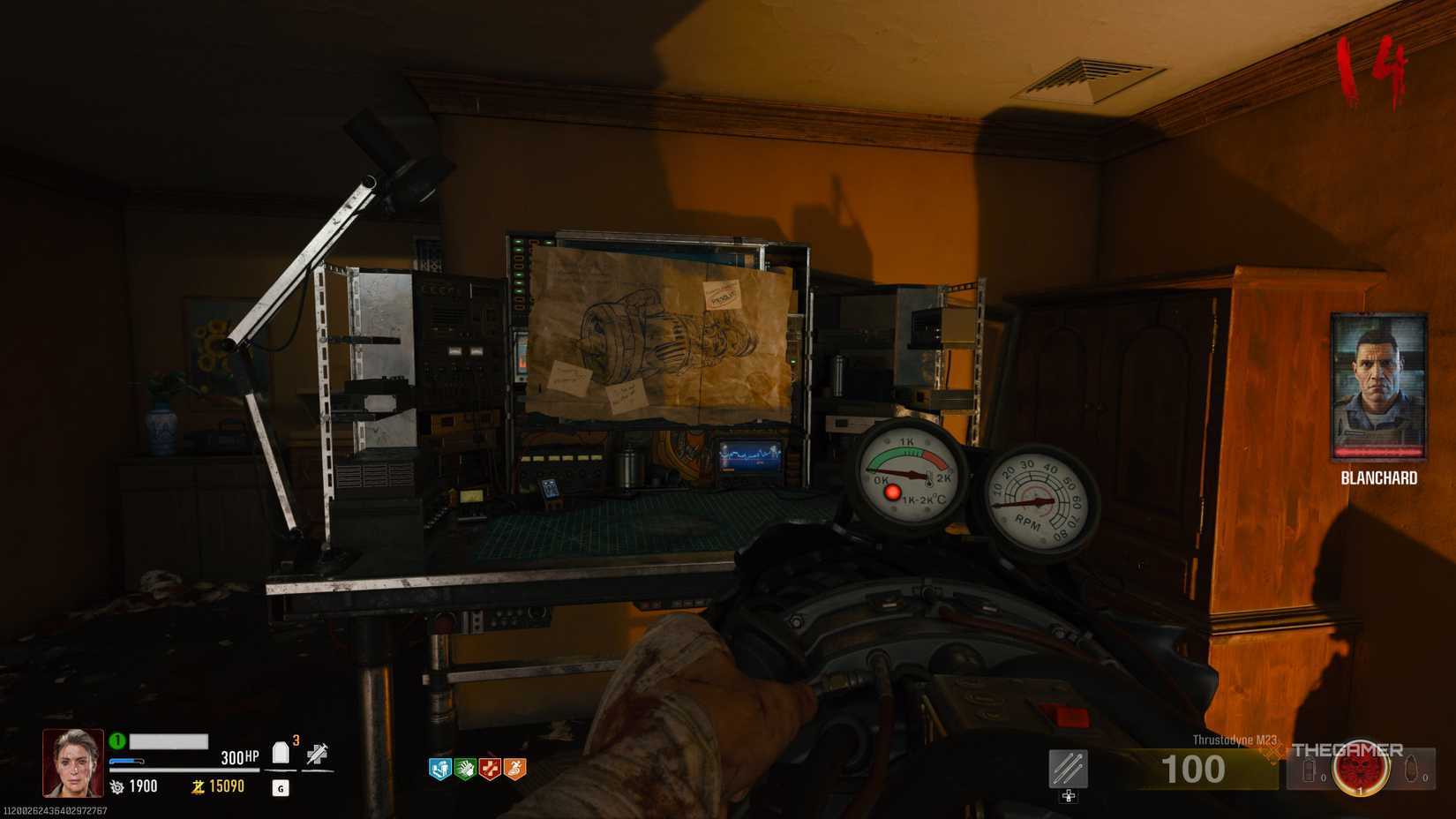
Task: Click the melee knives weapon icon
Action: coord(1067,769)
